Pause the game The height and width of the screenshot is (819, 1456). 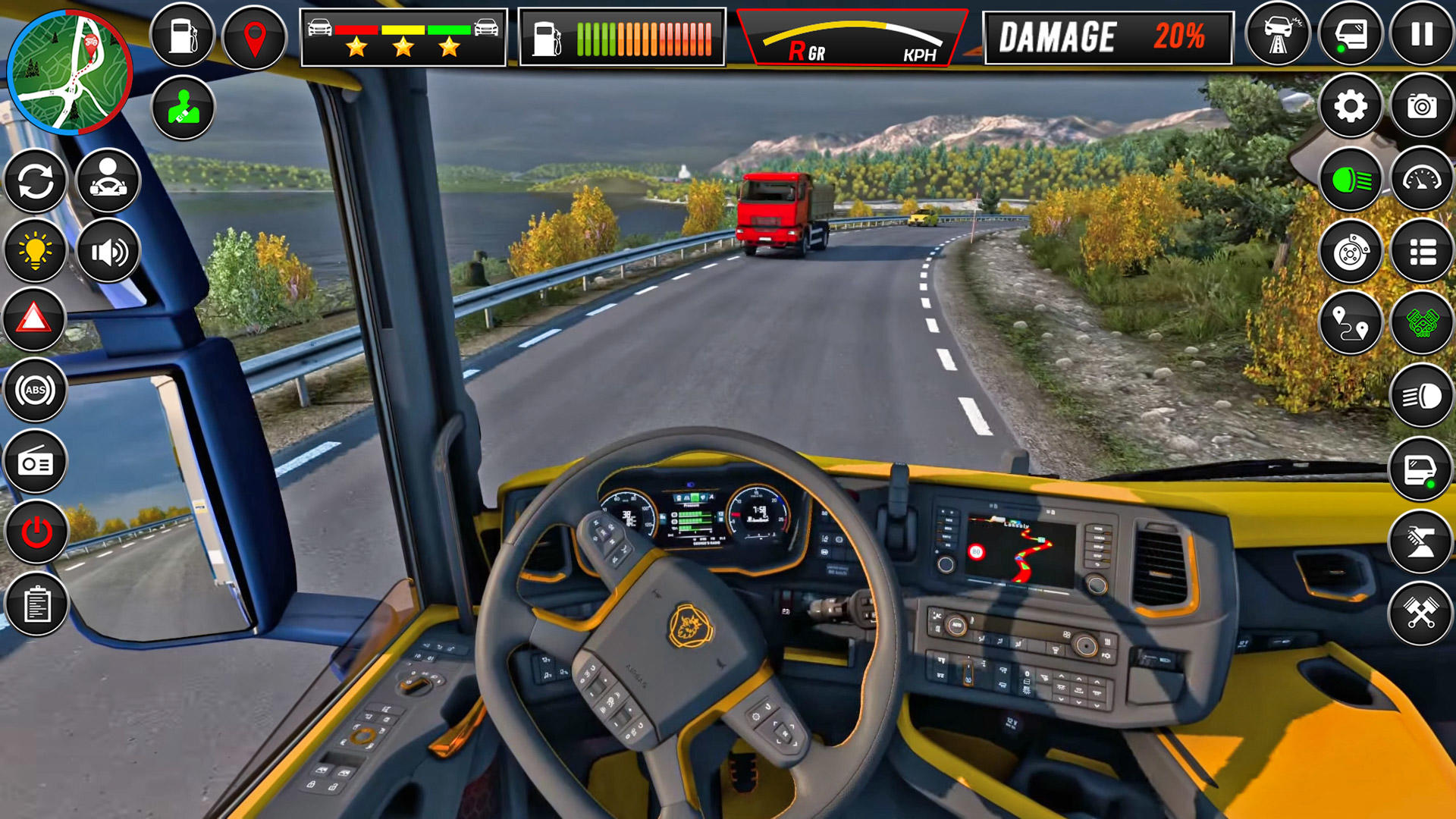[x=1420, y=34]
